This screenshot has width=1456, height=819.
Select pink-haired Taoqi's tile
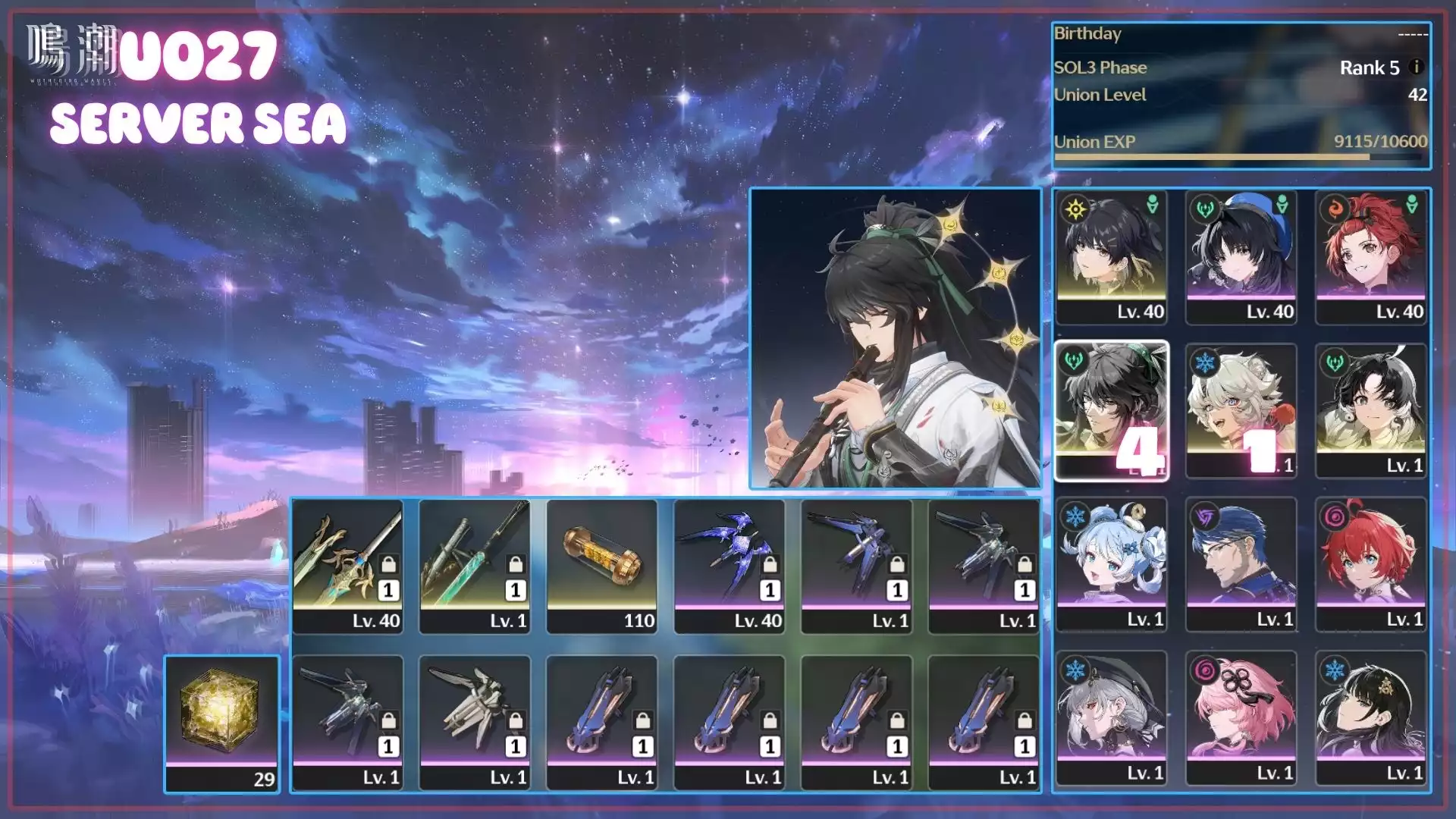point(1241,717)
